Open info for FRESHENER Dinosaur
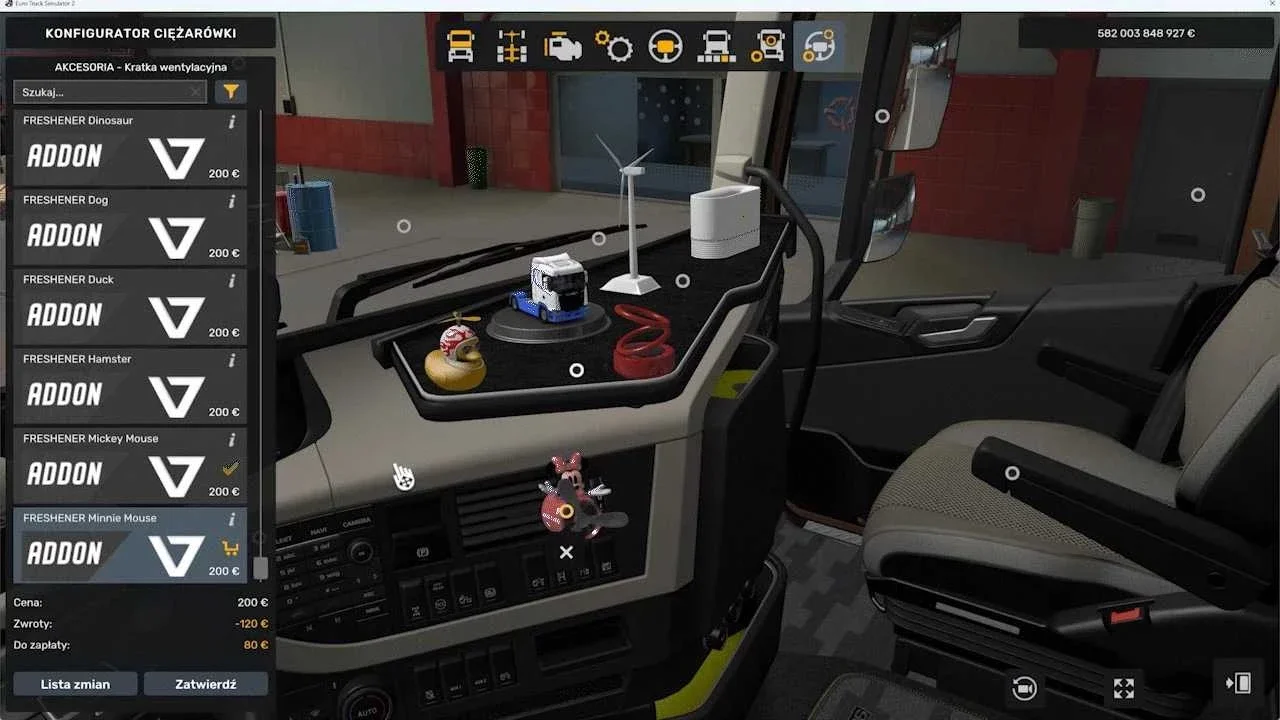The width and height of the screenshot is (1280, 720). [232, 121]
